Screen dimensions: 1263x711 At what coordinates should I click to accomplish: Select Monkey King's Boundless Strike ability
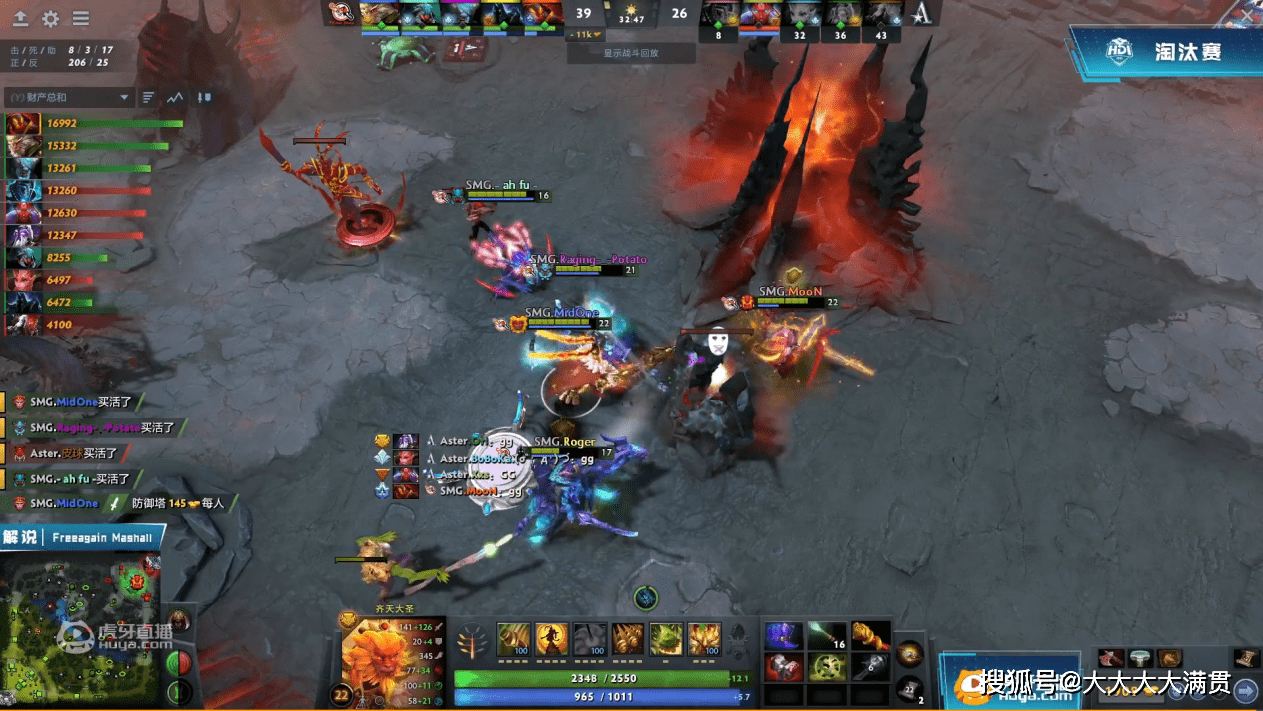click(x=514, y=638)
